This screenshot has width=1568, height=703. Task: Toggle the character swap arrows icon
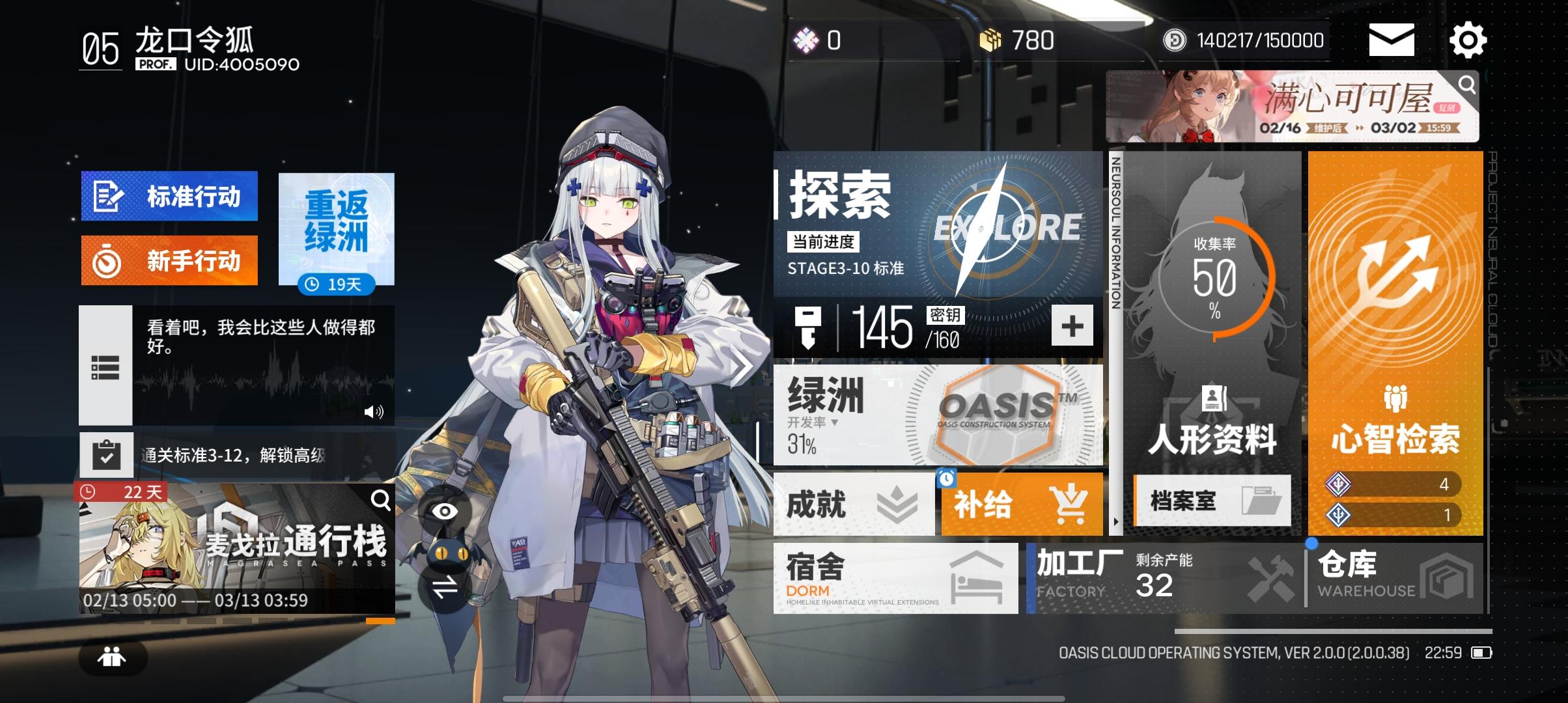pos(446,585)
